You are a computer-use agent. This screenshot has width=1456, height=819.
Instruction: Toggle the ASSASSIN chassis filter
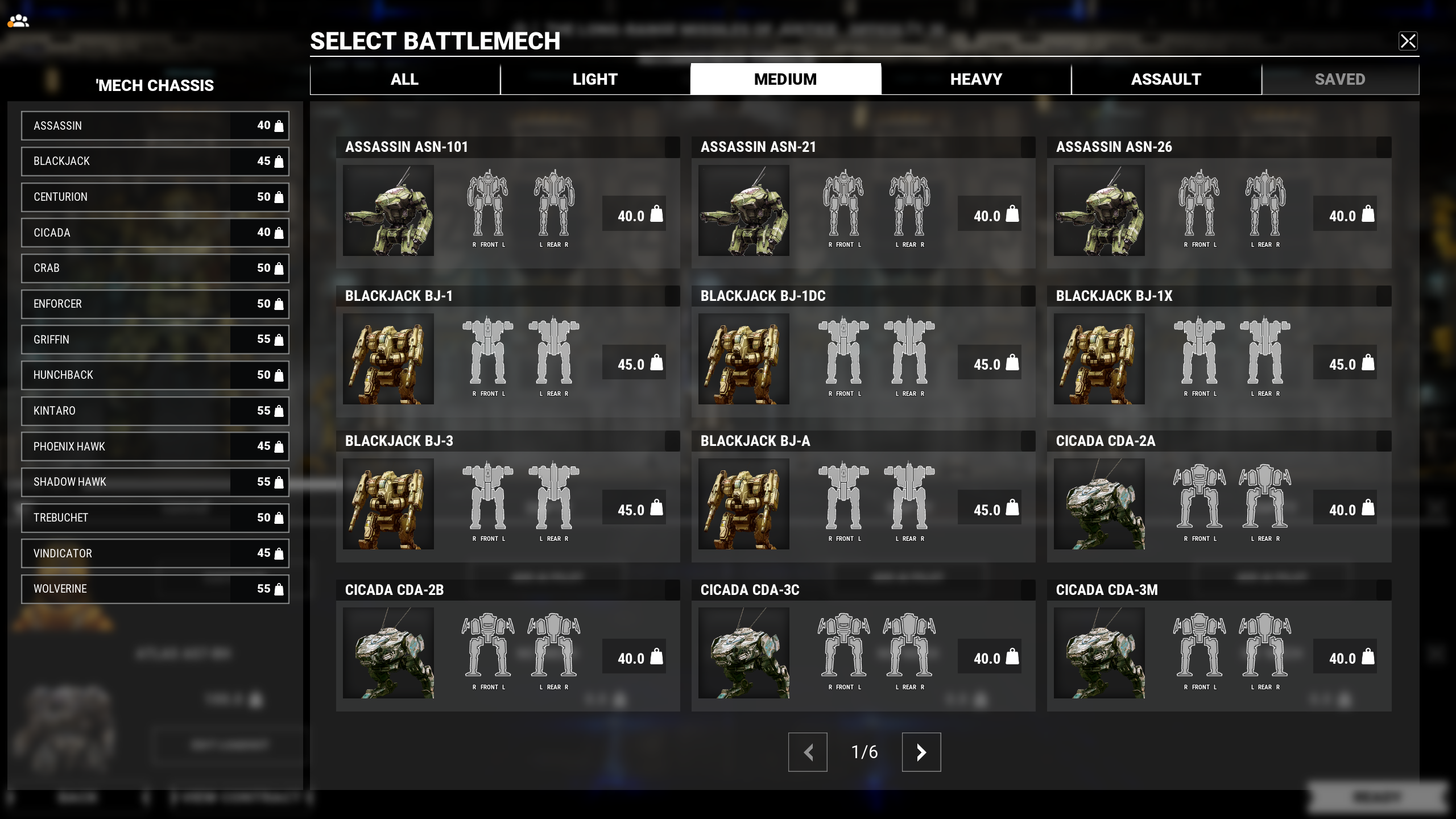click(x=155, y=126)
